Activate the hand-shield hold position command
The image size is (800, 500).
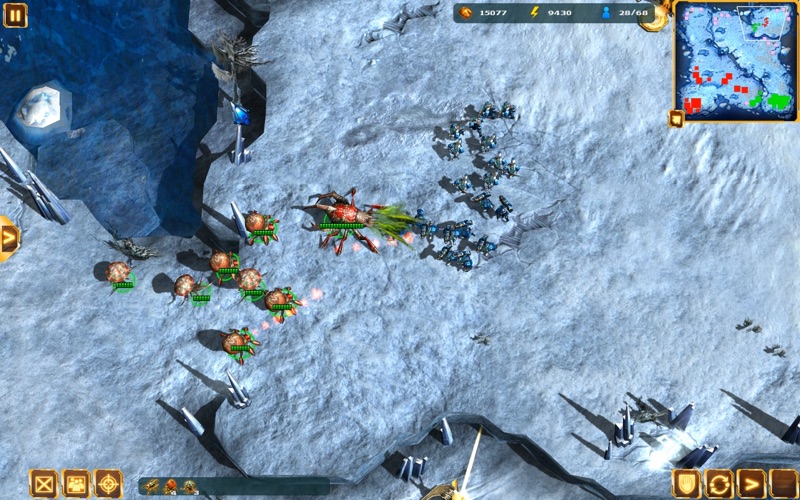click(686, 484)
